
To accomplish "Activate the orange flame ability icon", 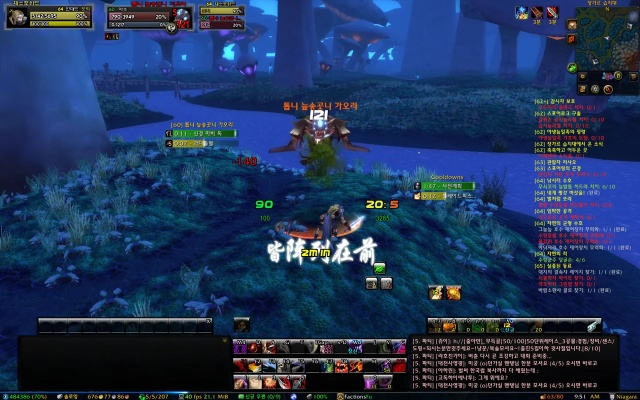I will (x=455, y=291).
